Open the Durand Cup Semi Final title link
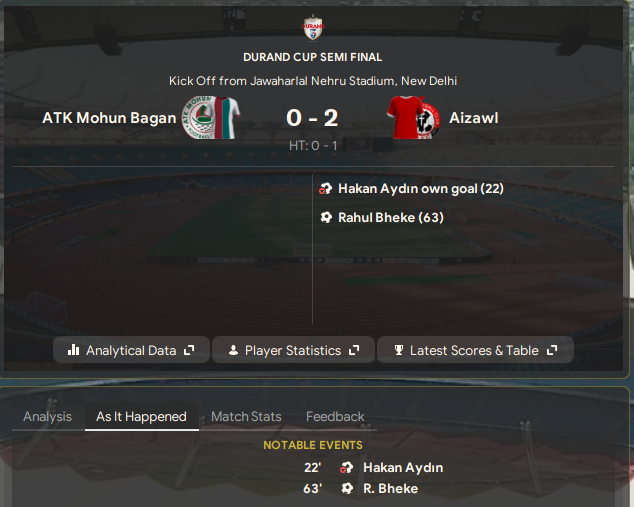The image size is (634, 507). (x=312, y=57)
